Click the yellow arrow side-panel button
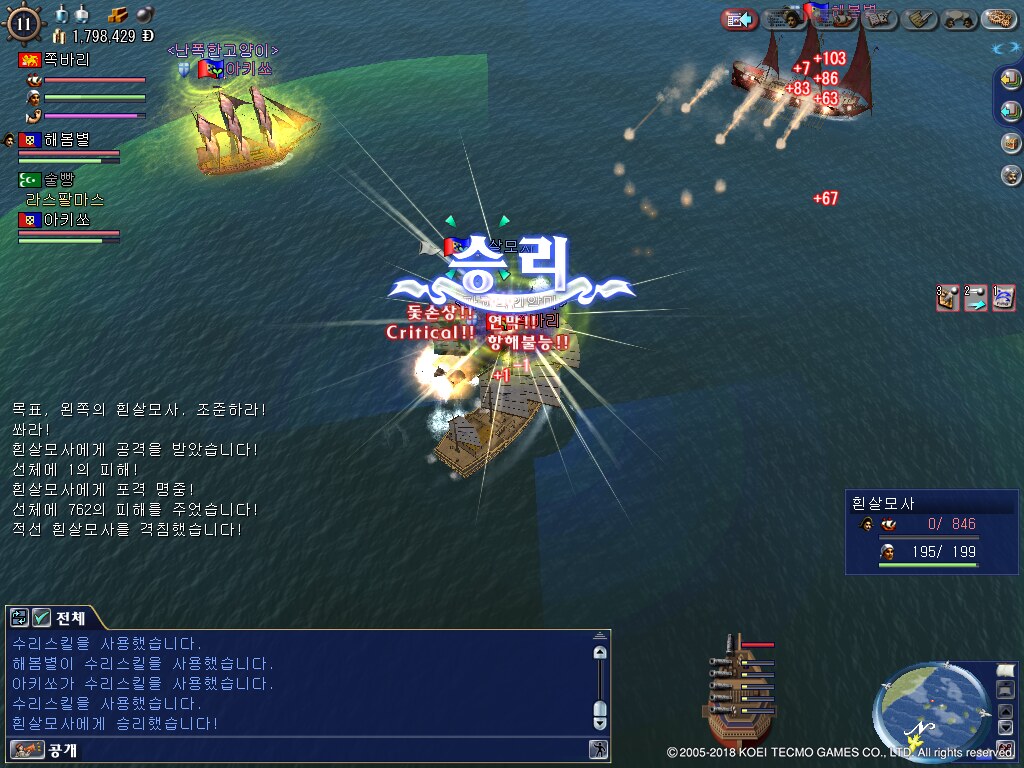Viewport: 1024px width, 768px height. point(1011,81)
